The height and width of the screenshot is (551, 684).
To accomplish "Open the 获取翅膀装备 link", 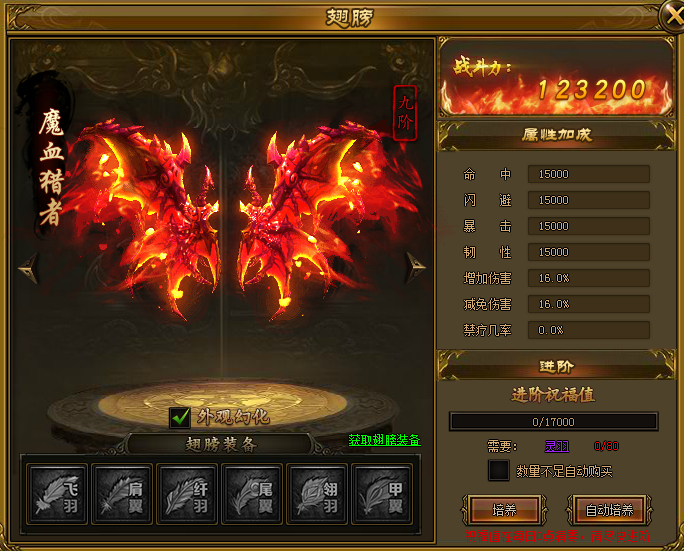I will [384, 440].
